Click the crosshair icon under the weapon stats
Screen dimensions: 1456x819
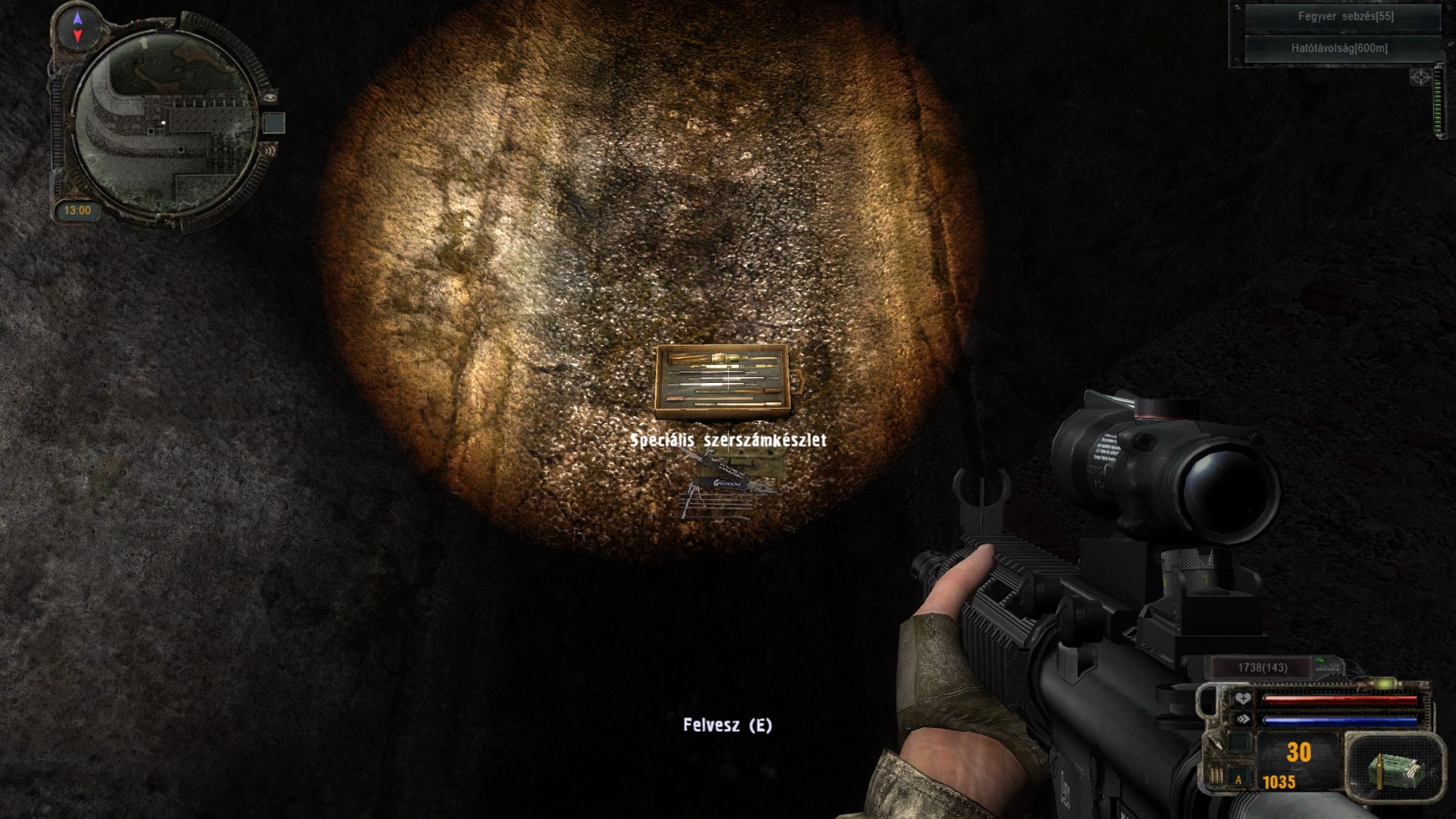[1420, 77]
